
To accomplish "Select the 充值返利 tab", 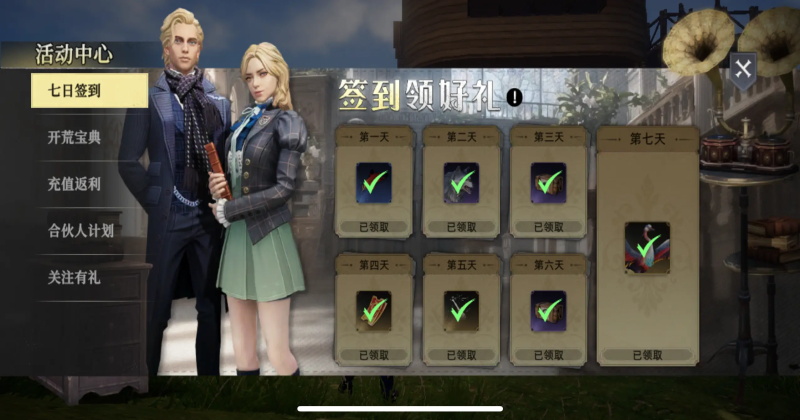I will pyautogui.click(x=75, y=184).
